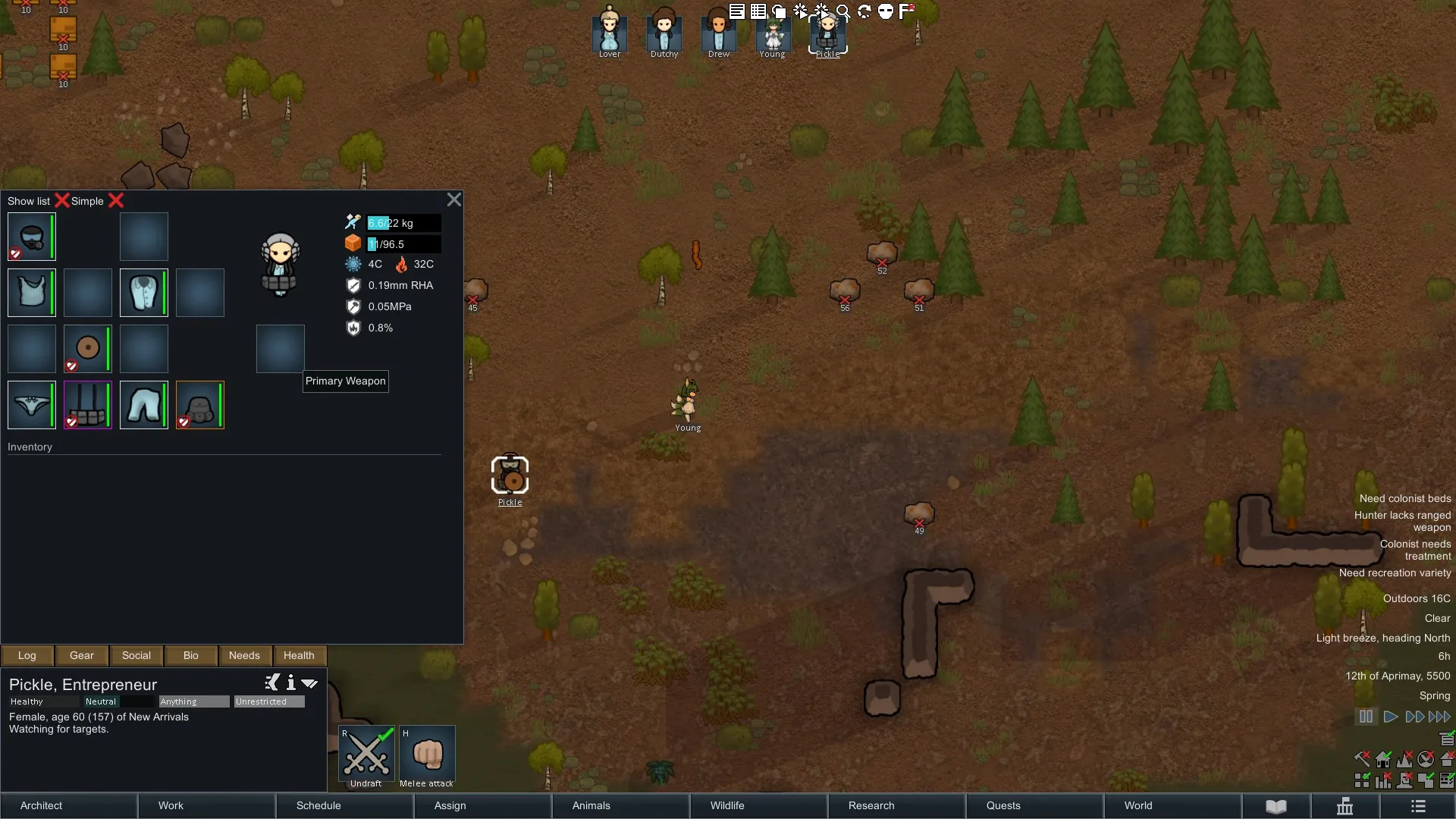Click the Melee attack command
The height and width of the screenshot is (819, 1456).
[427, 756]
